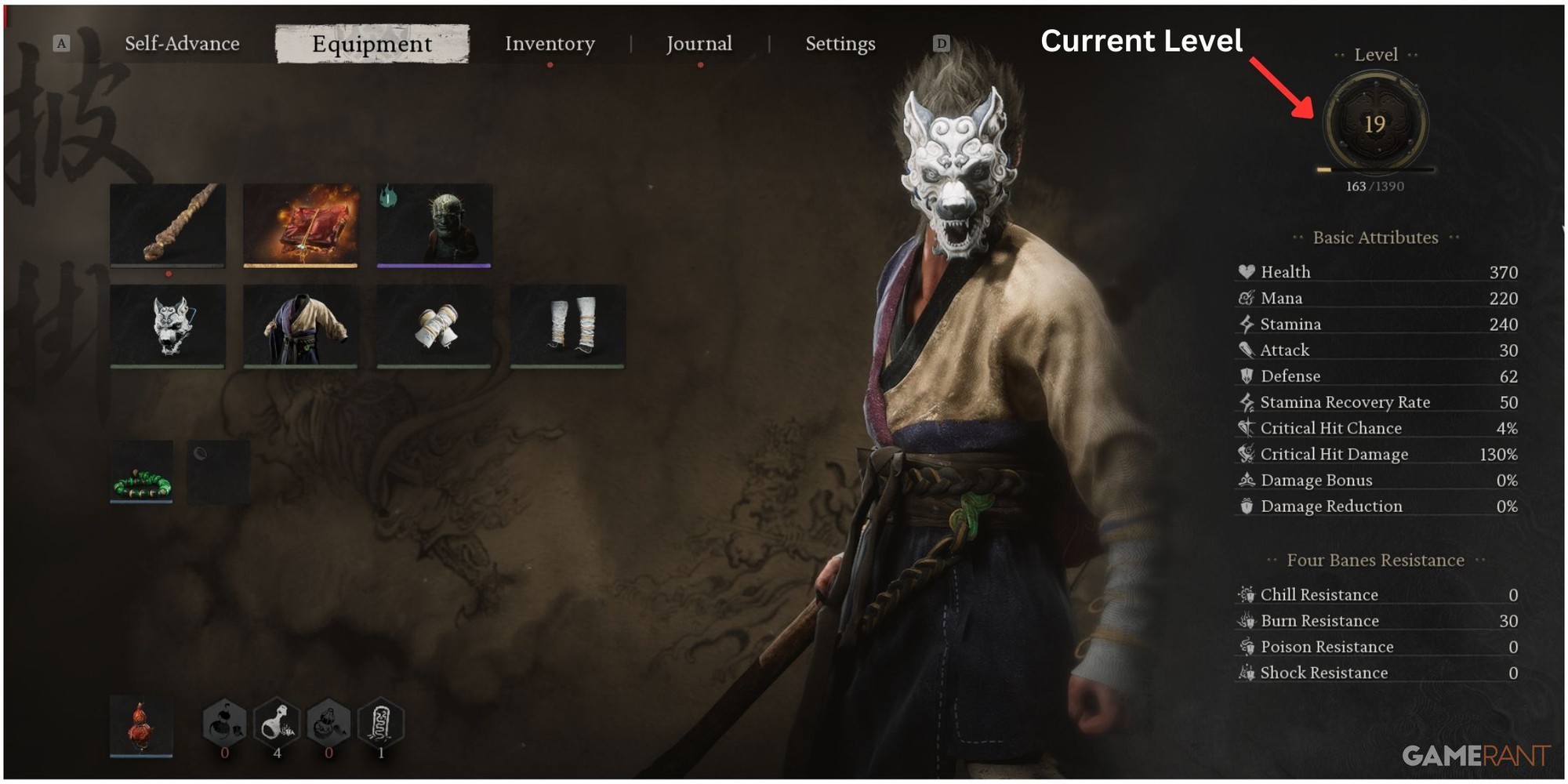Image resolution: width=1568 pixels, height=784 pixels.
Task: Select the wooden staff weapon slot
Action: pyautogui.click(x=168, y=225)
